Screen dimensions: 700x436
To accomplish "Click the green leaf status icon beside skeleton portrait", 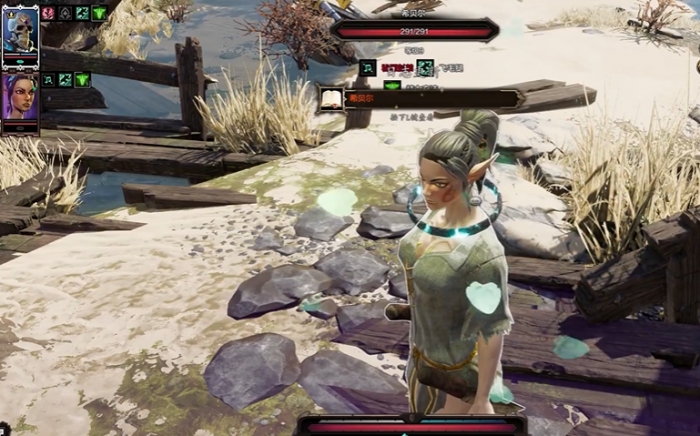I will click(x=99, y=13).
